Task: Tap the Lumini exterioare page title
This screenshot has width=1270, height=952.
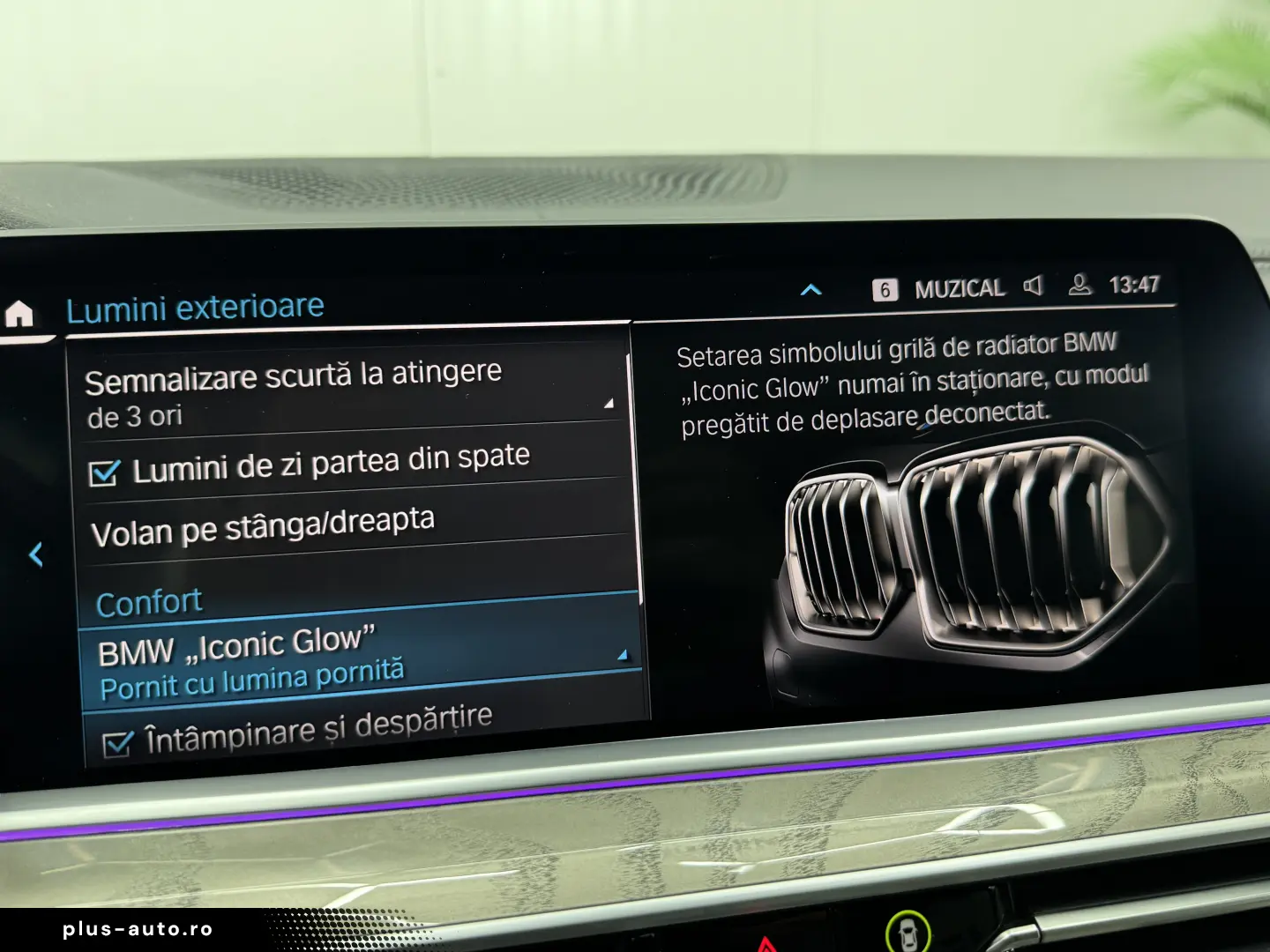Action: (x=196, y=307)
